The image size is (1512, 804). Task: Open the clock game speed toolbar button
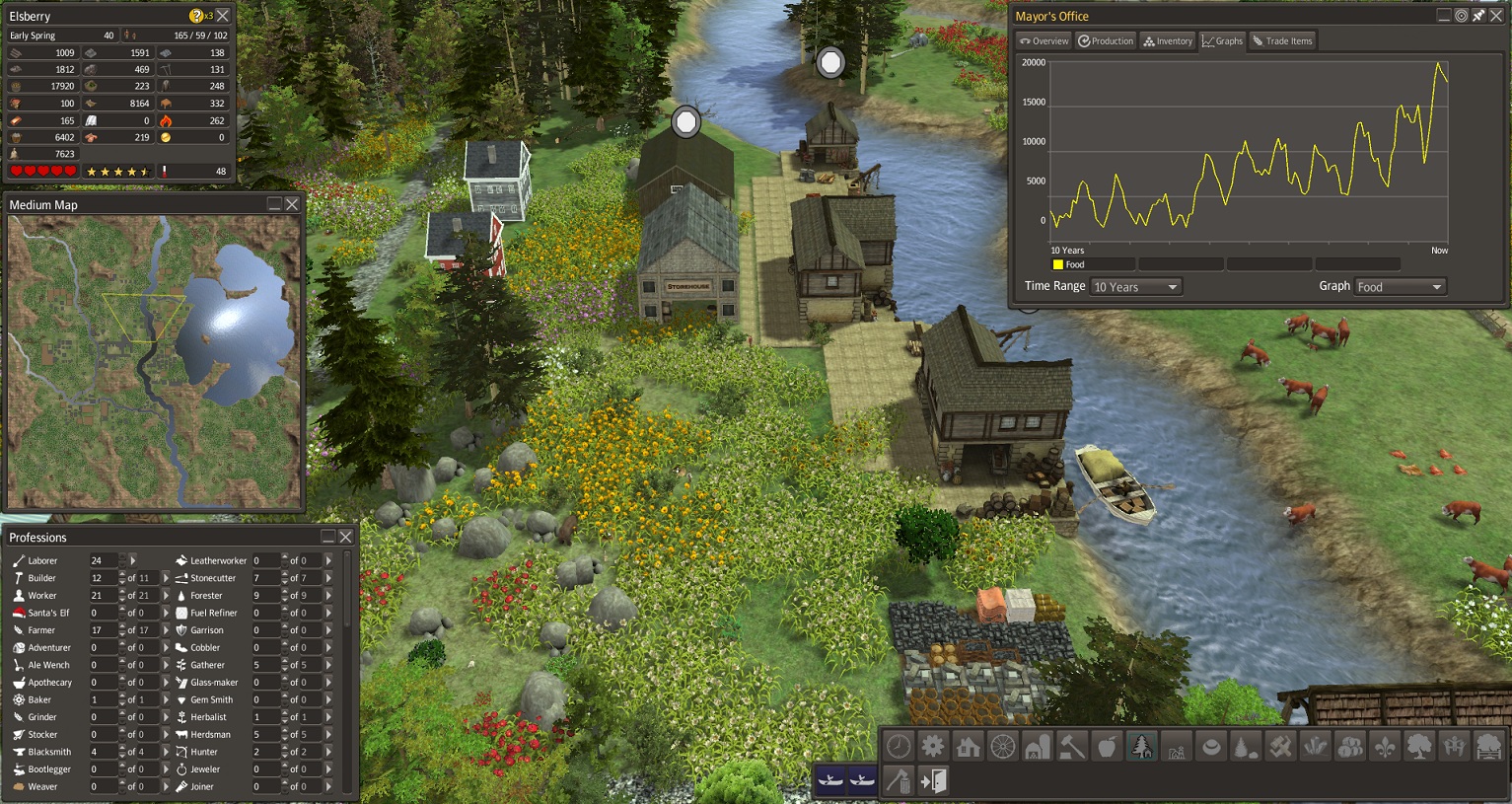pyautogui.click(x=898, y=747)
